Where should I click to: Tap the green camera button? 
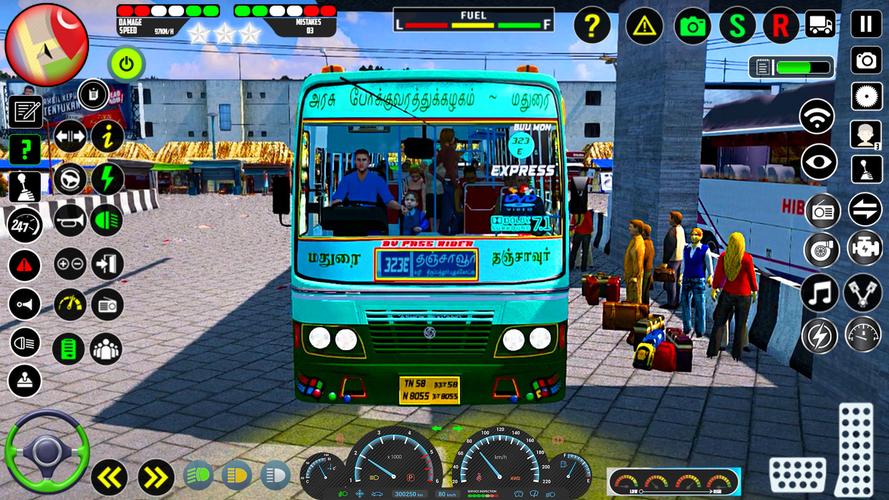click(693, 25)
